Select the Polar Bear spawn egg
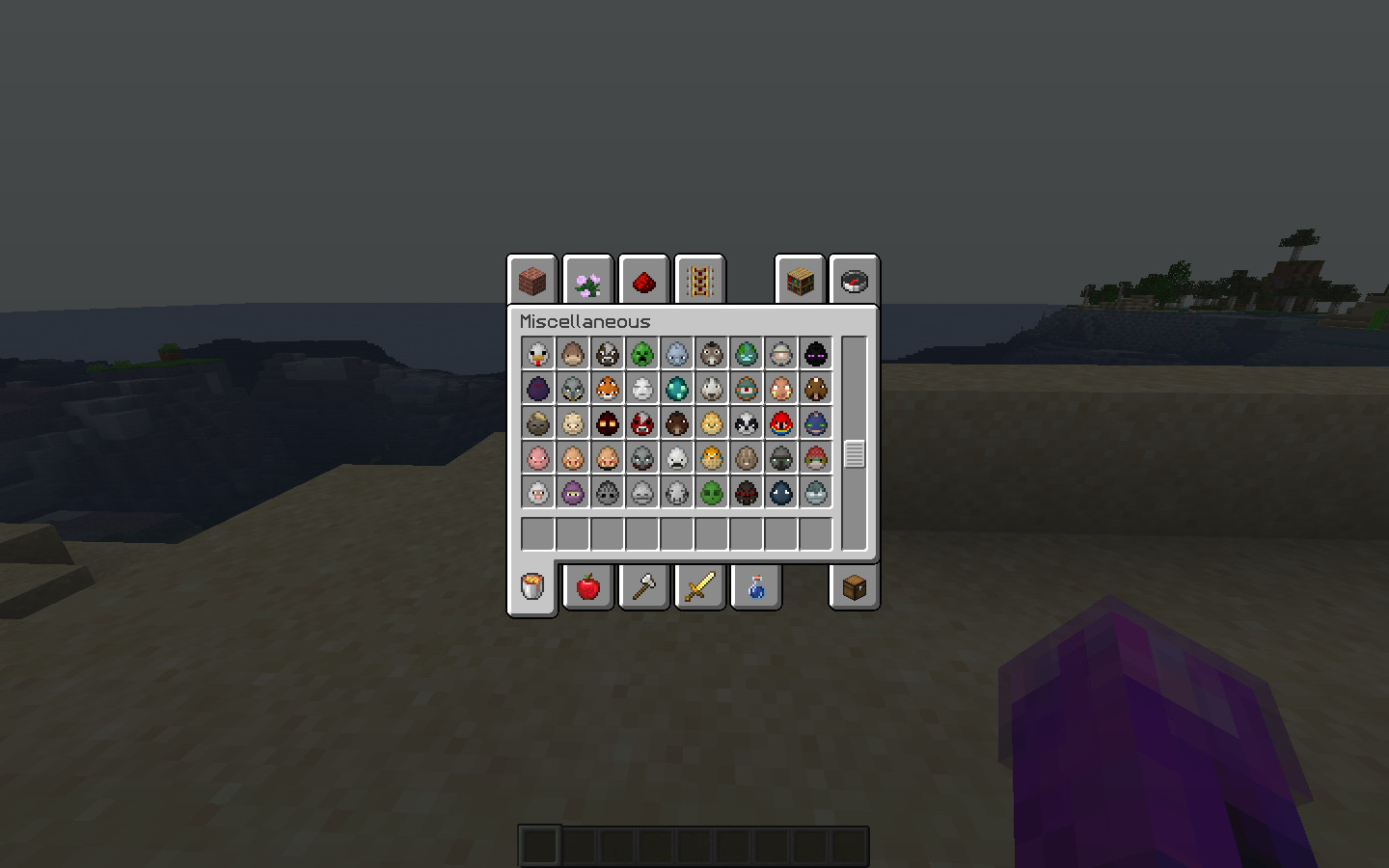 pyautogui.click(x=676, y=457)
